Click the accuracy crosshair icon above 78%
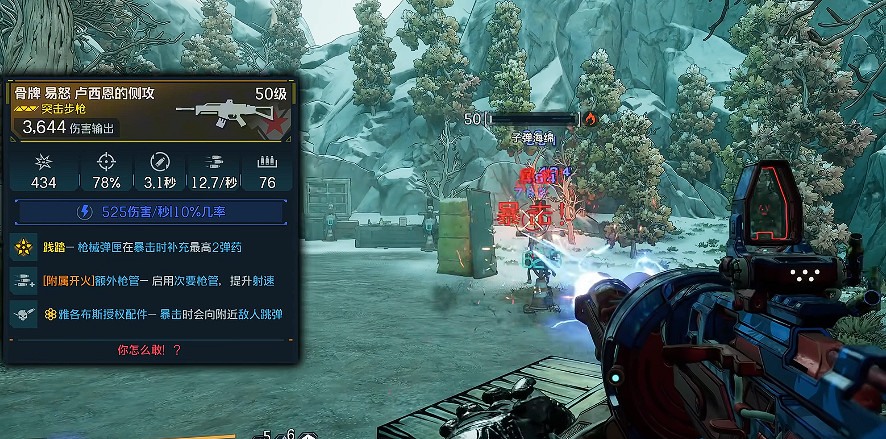Screen dimensions: 886x439 click(x=106, y=162)
